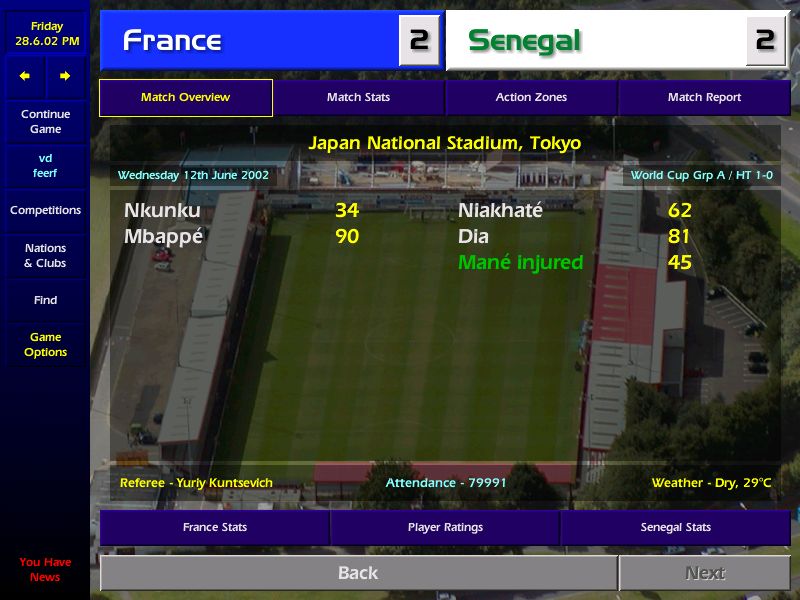This screenshot has width=800, height=600.
Task: Open Player Ratings
Action: click(445, 527)
